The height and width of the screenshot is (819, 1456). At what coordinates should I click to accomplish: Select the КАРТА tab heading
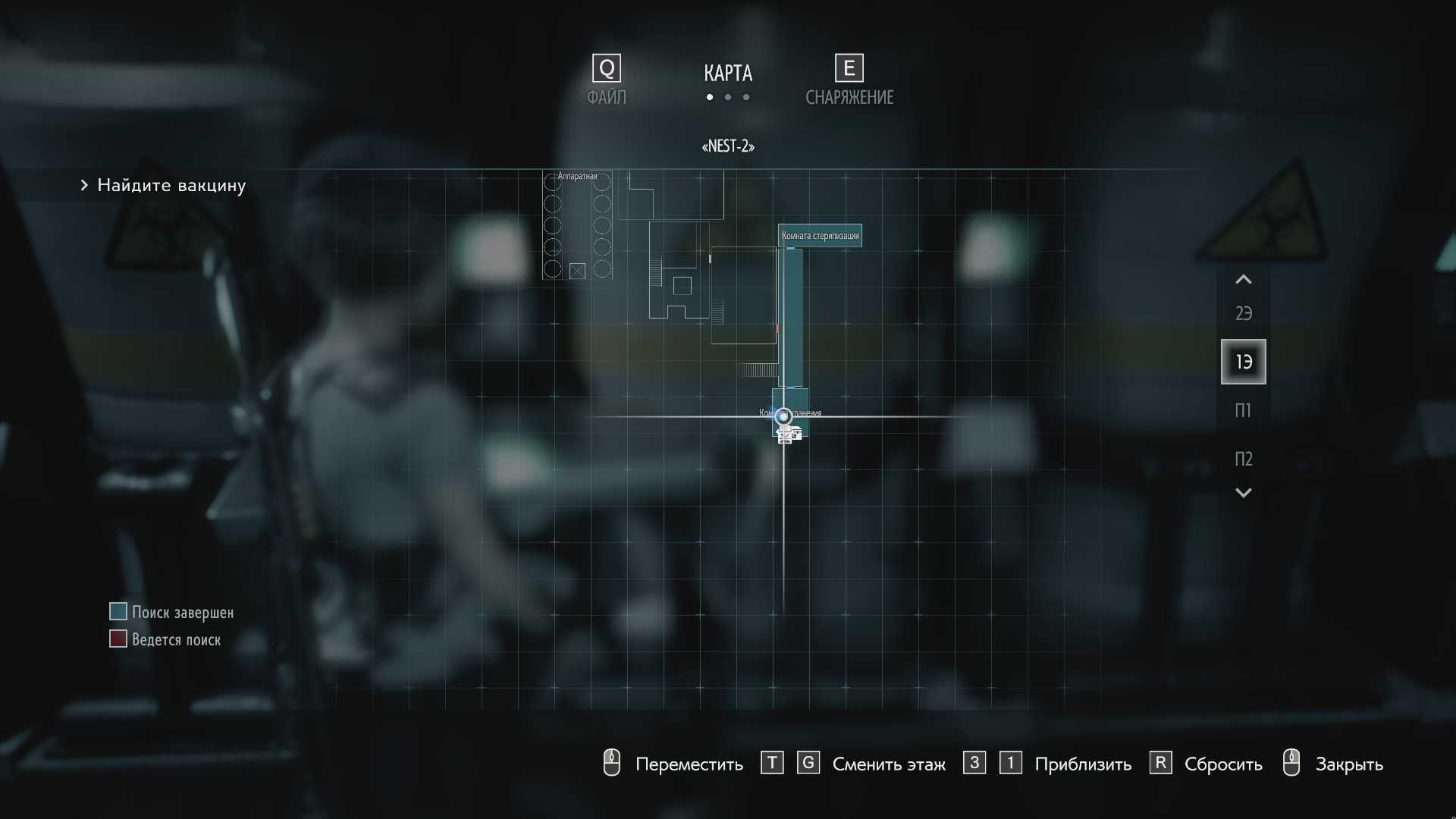[728, 74]
